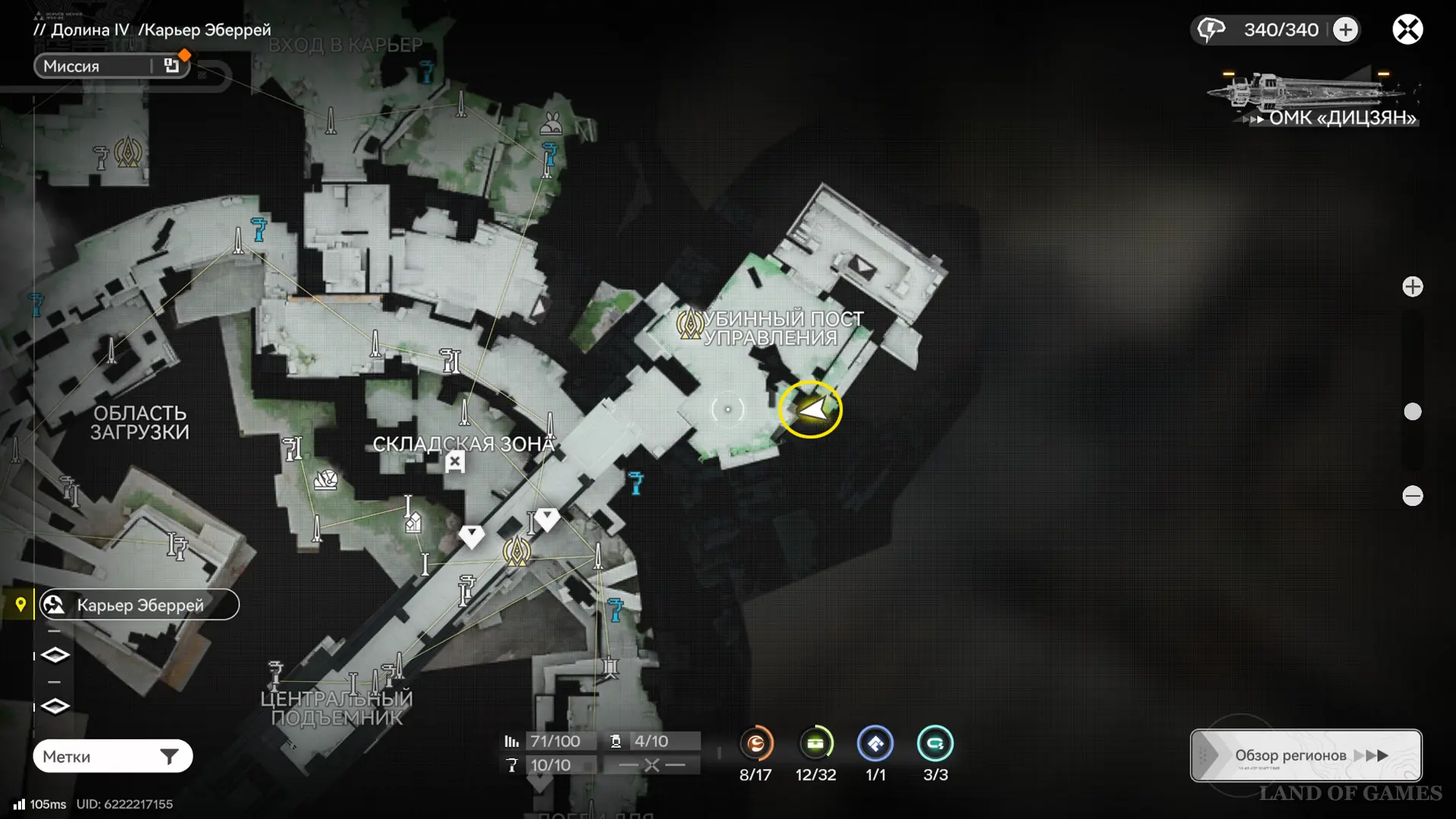
Task: Select the yellow-circled player position marker
Action: [811, 409]
